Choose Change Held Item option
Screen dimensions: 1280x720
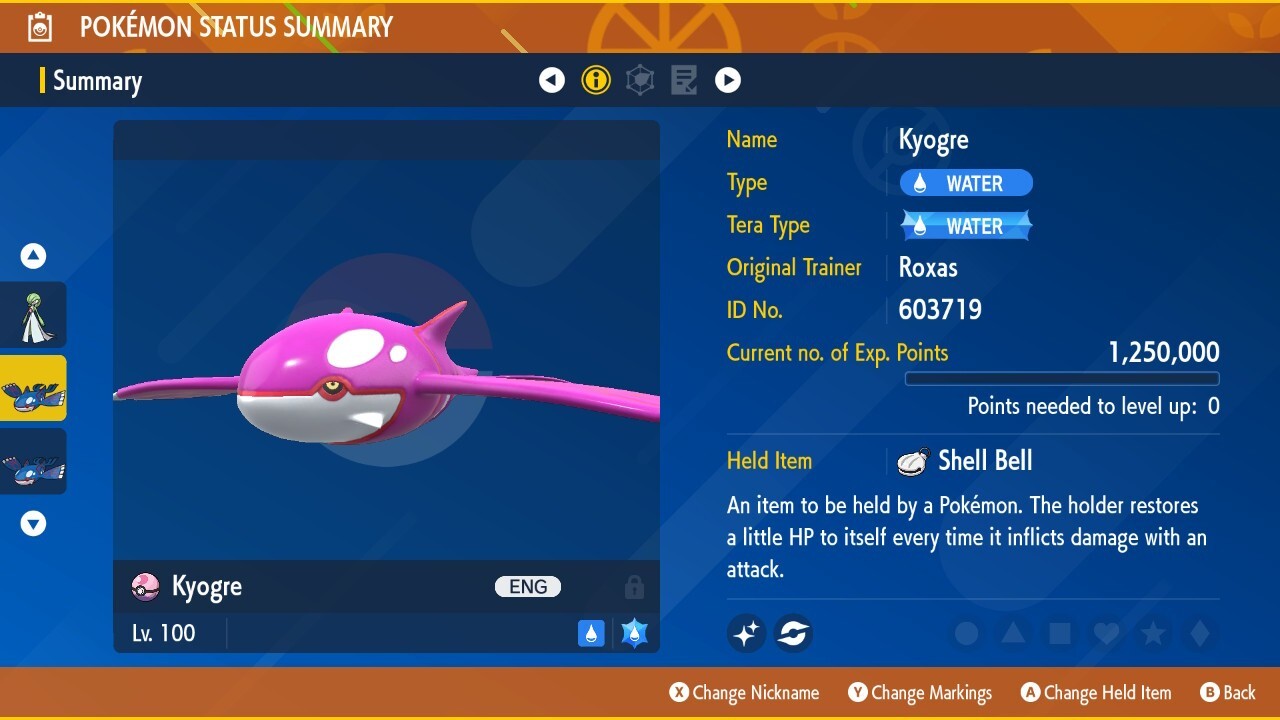tap(1096, 693)
